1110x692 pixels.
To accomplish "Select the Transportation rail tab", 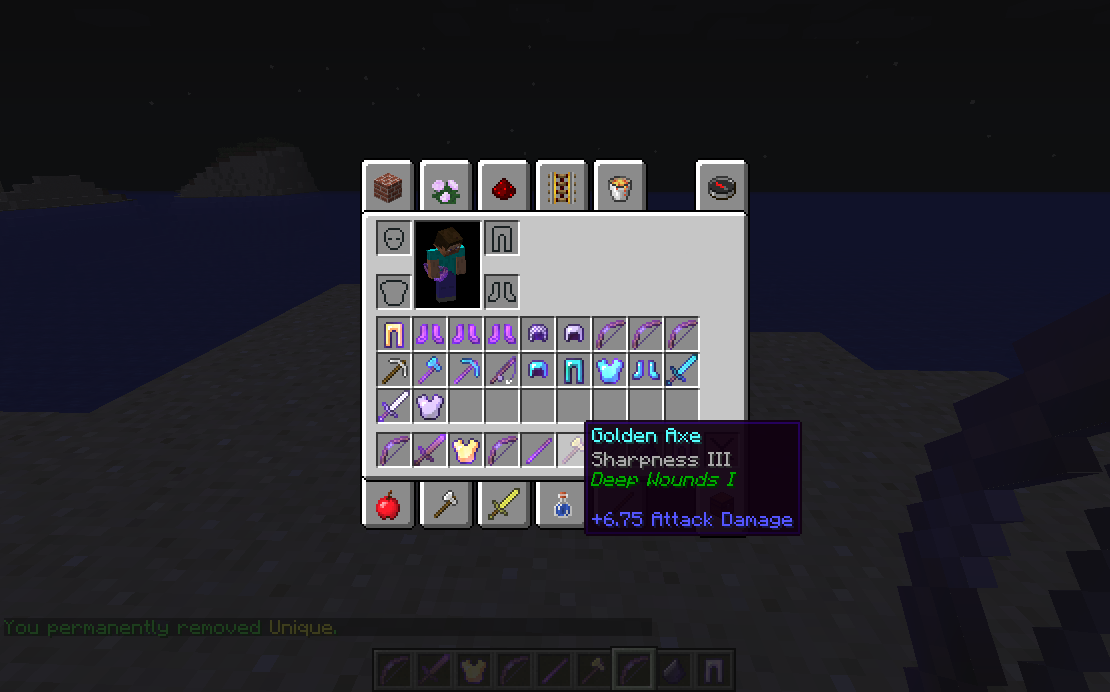I will [x=561, y=186].
